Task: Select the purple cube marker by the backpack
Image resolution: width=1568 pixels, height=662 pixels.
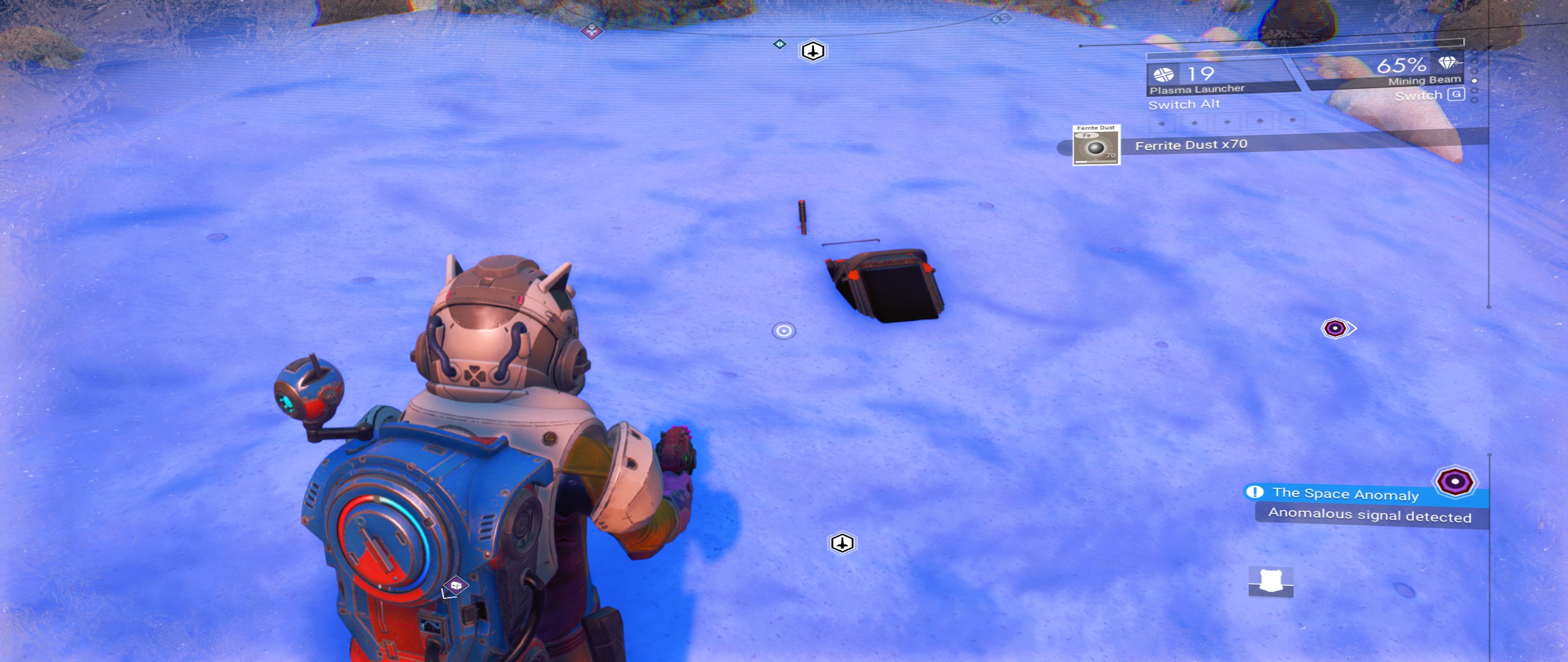Action: pos(455,586)
